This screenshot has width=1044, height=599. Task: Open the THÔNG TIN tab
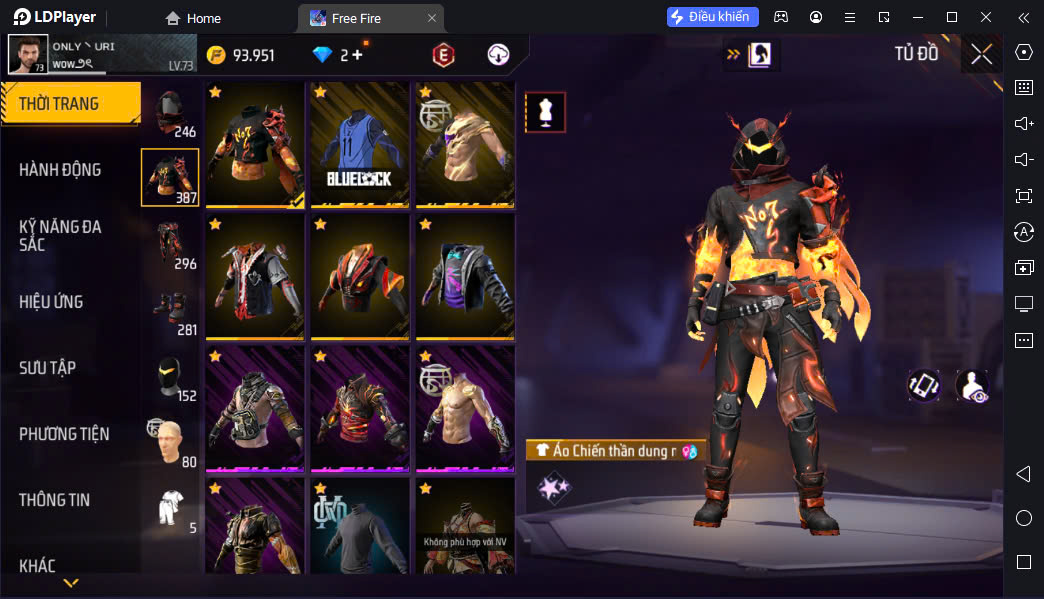(x=54, y=500)
